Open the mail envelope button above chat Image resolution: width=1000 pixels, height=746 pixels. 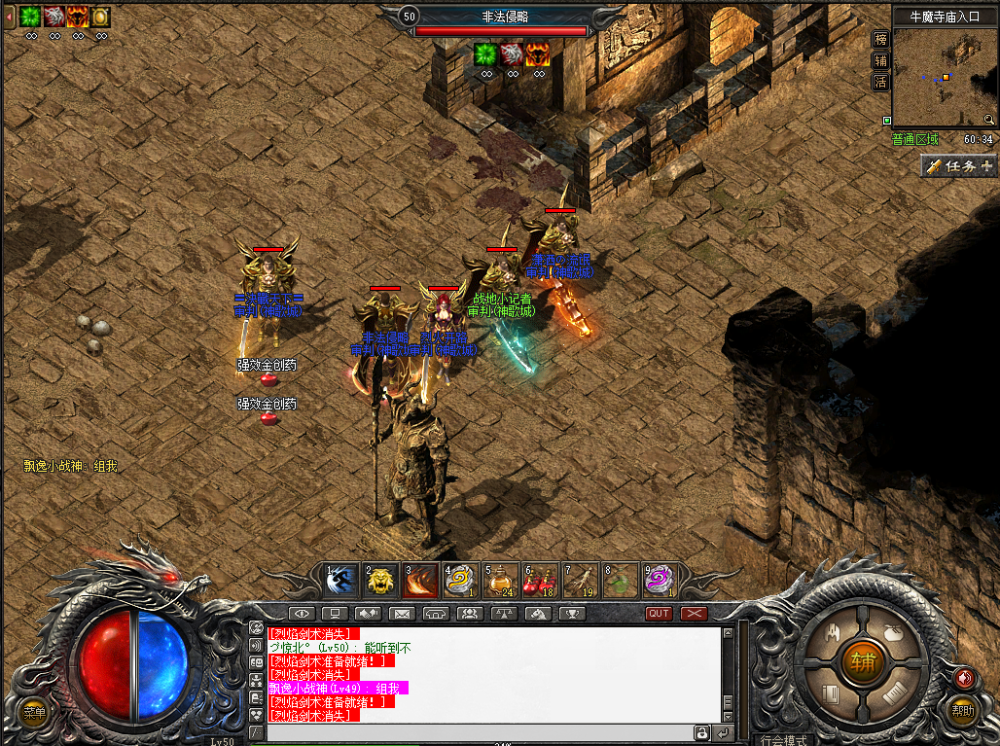[401, 613]
